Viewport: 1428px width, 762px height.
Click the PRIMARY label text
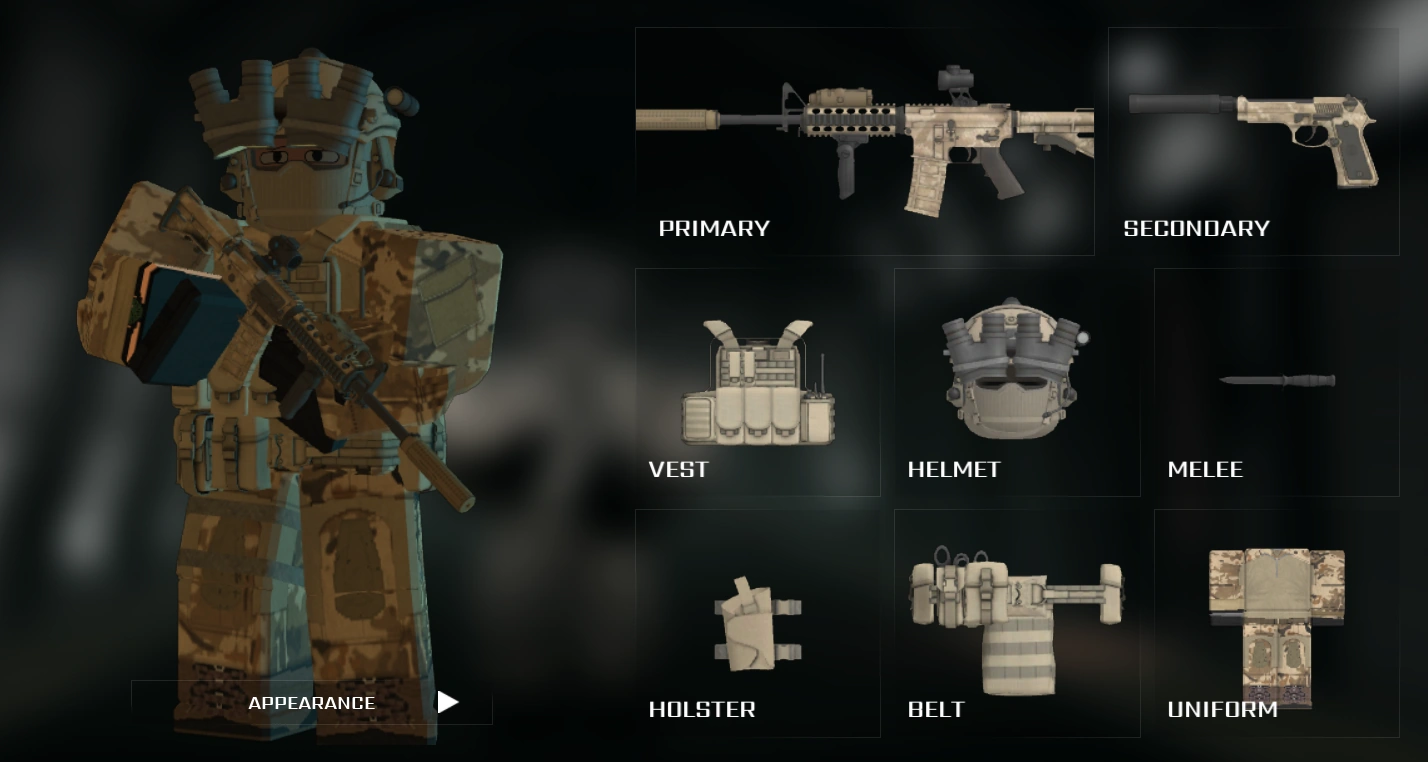click(x=714, y=228)
